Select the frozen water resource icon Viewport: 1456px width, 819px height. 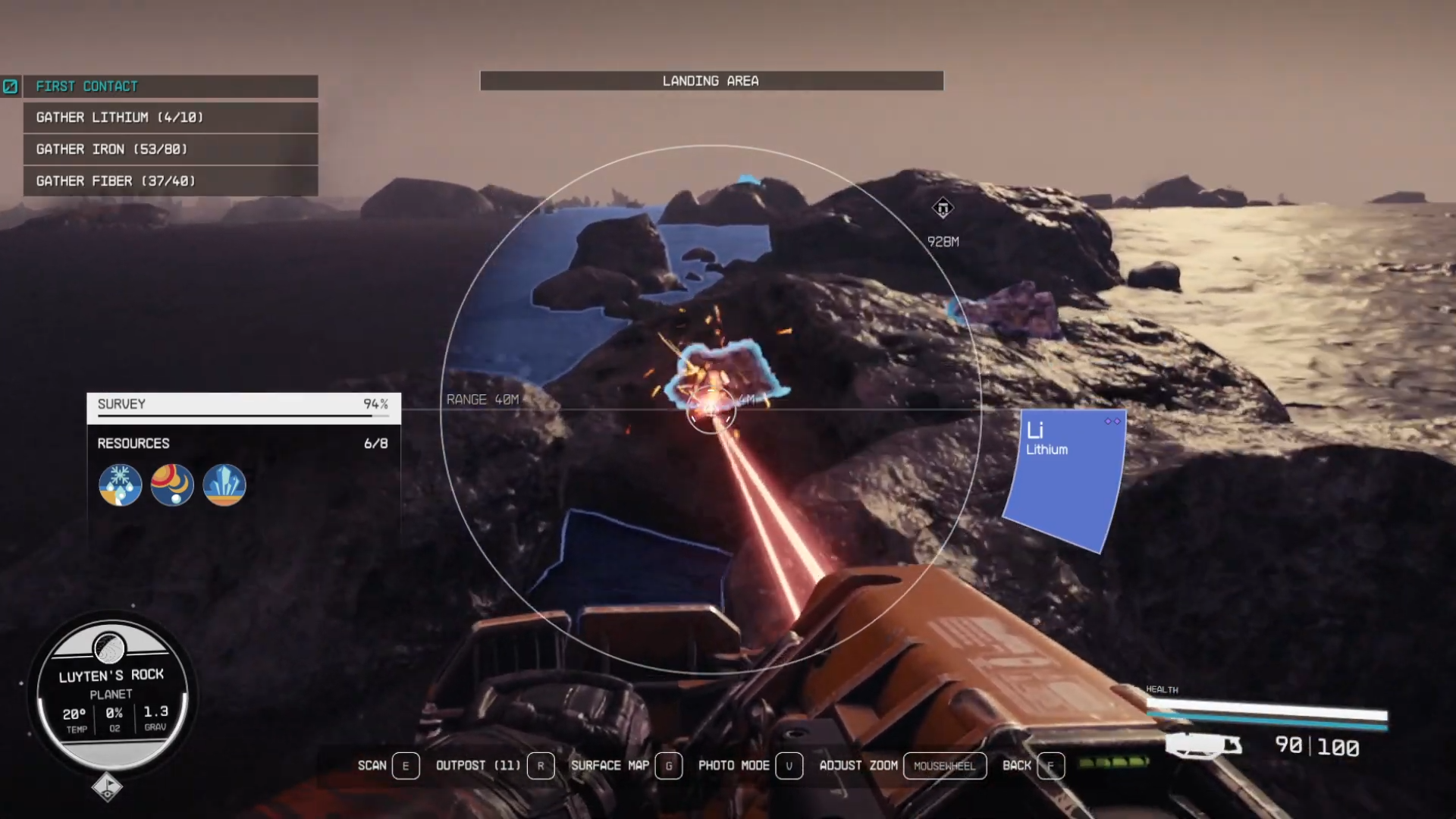point(120,485)
